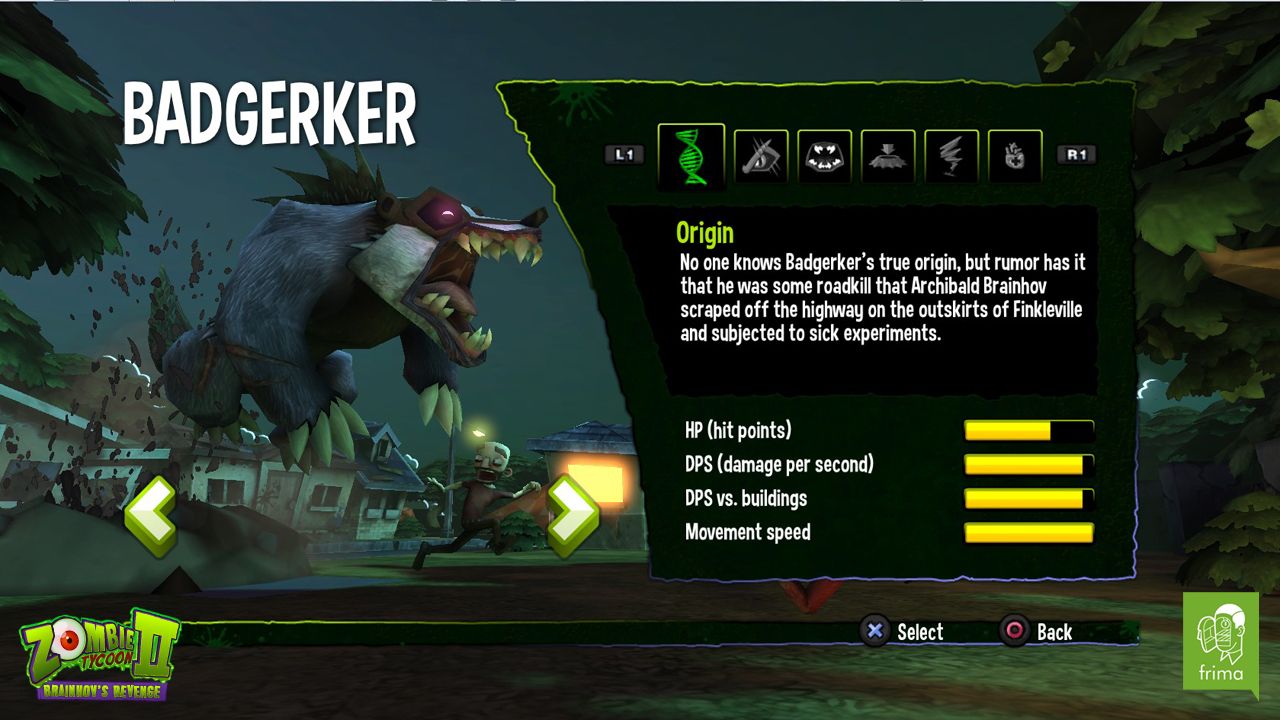Open the slashed eye ability tab
This screenshot has width=1280, height=720.
[x=762, y=157]
